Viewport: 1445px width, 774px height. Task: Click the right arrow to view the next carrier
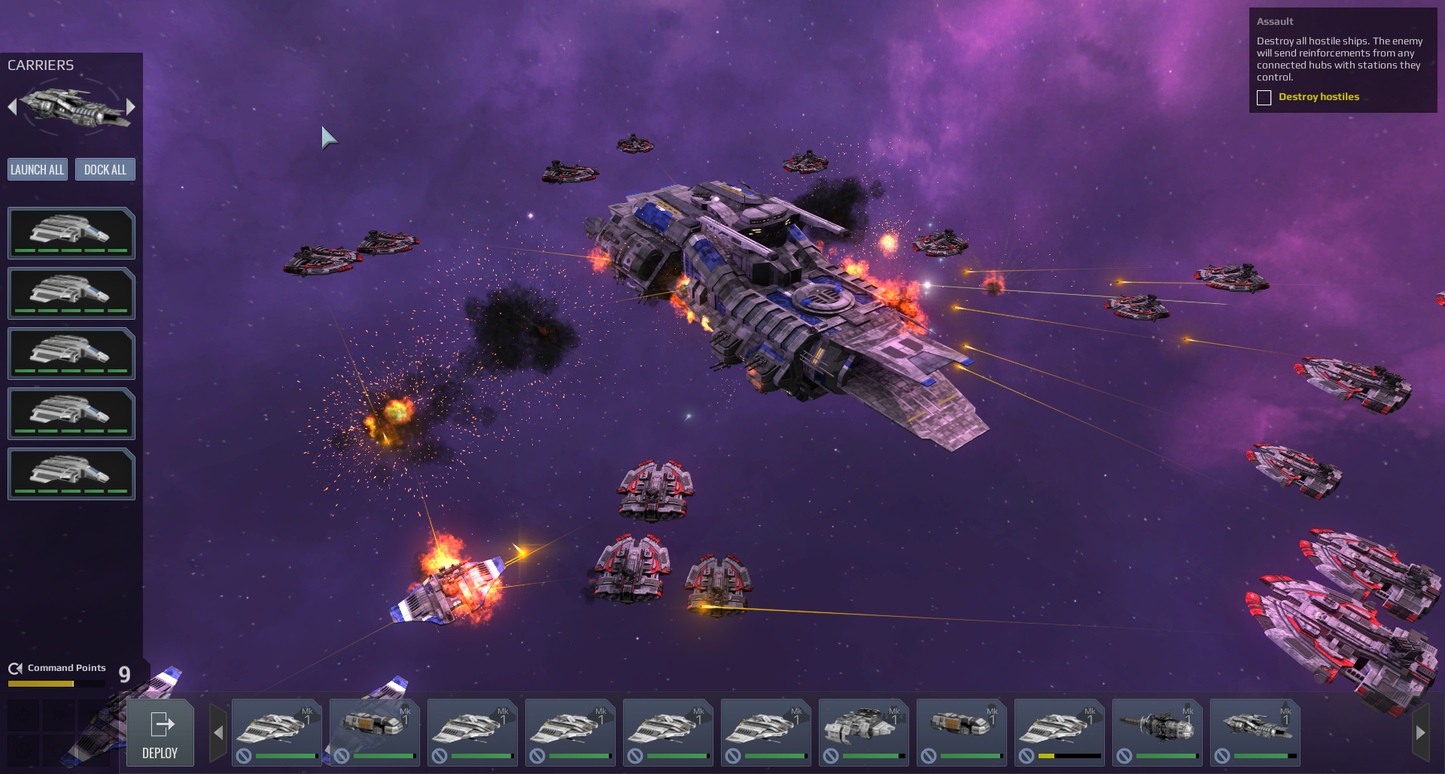tap(131, 105)
